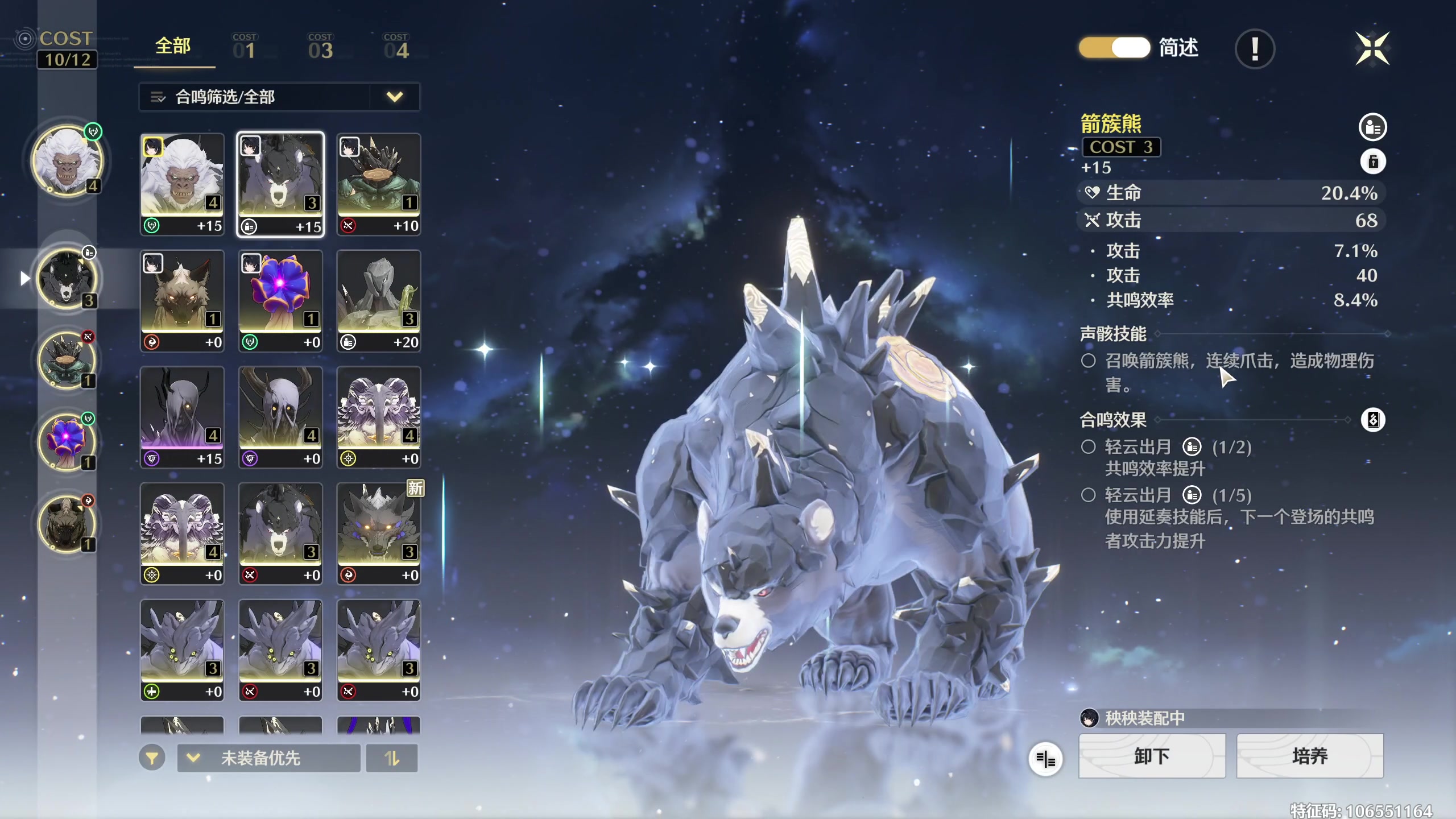Viewport: 1456px width, 819px height.
Task: Switch to the 全部 tab
Action: (x=173, y=47)
